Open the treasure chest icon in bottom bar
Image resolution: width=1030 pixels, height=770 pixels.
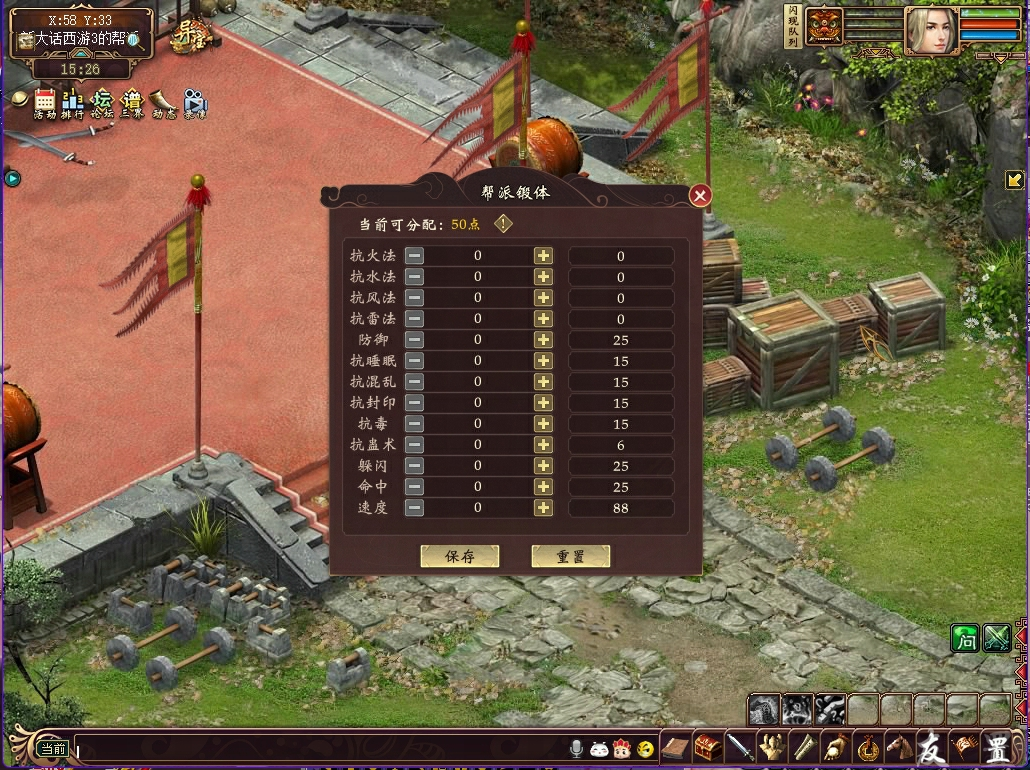[x=707, y=748]
